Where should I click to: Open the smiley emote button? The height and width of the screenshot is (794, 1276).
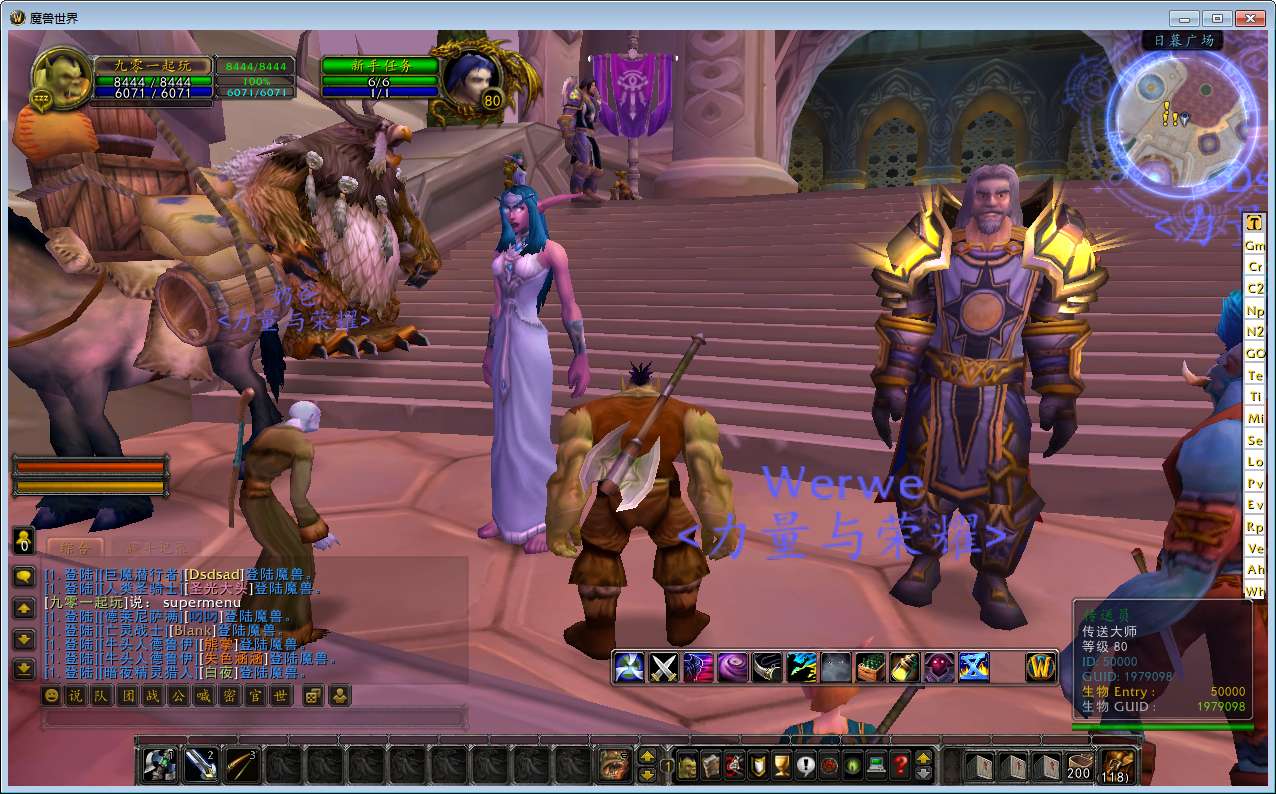click(51, 695)
